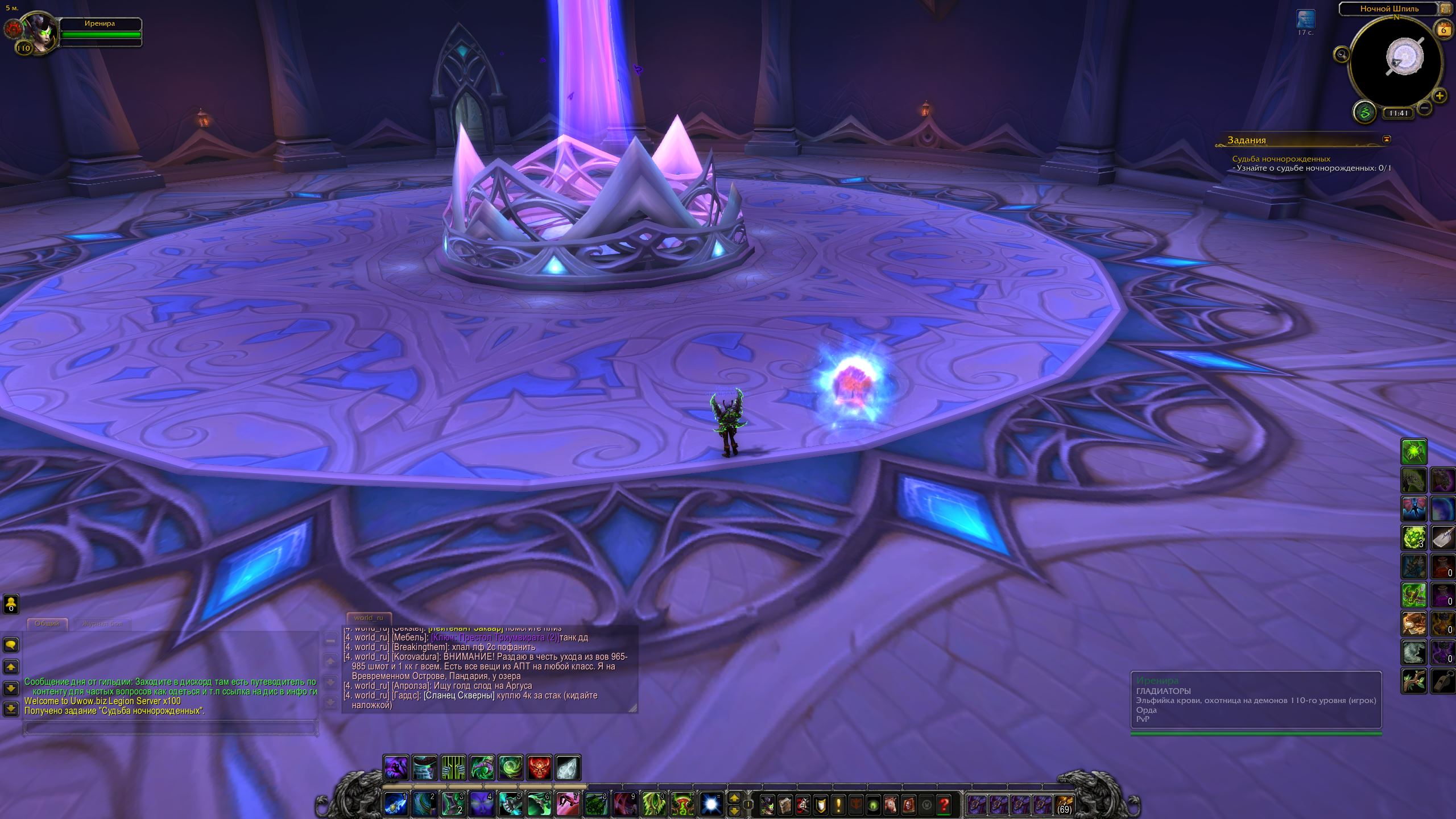Open the mount collections horse icon
The height and width of the screenshot is (819, 1456).
tap(891, 805)
